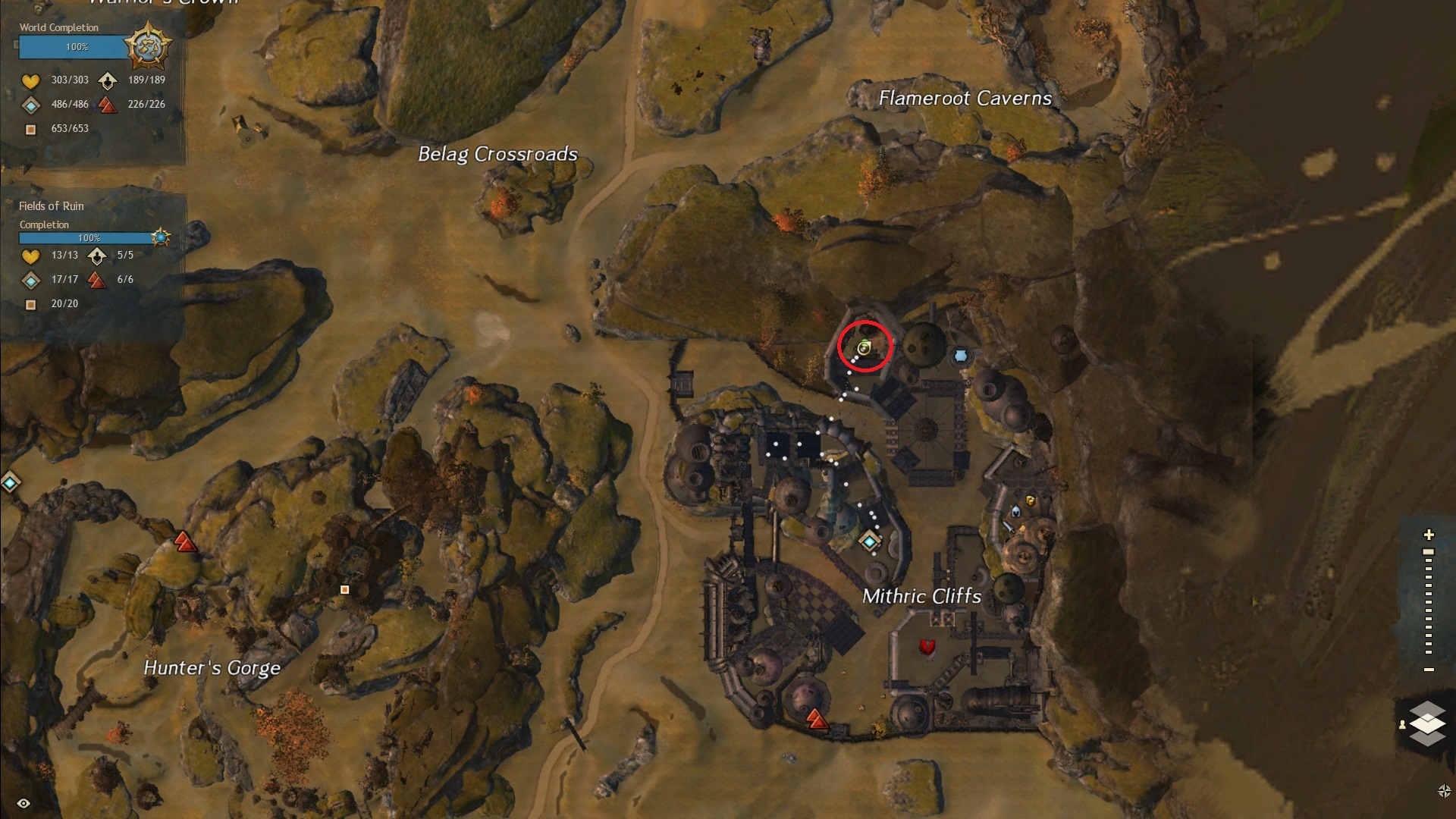Open the map floor layers selector
Image resolution: width=1456 pixels, height=819 pixels.
click(x=1427, y=723)
